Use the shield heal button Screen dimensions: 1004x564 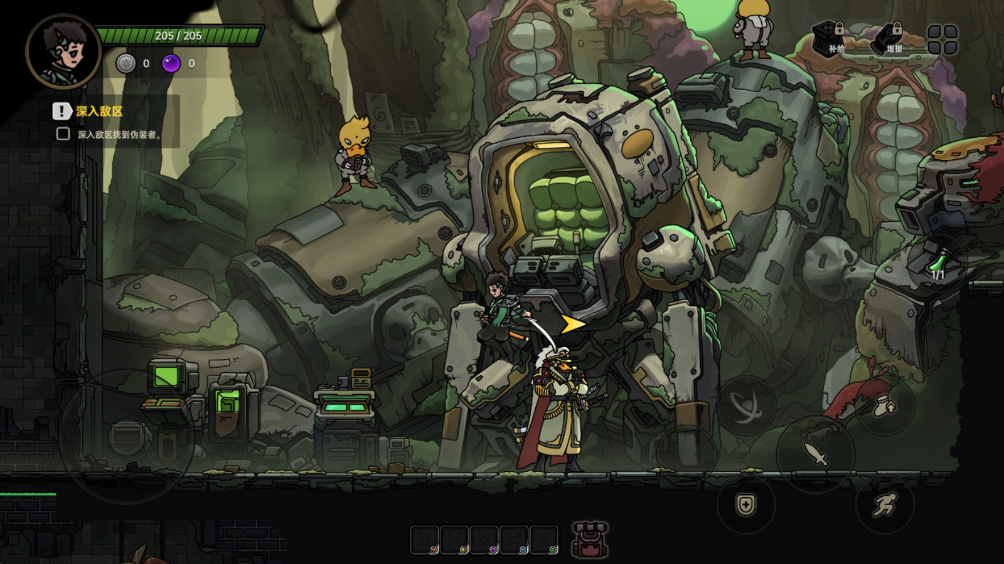746,504
